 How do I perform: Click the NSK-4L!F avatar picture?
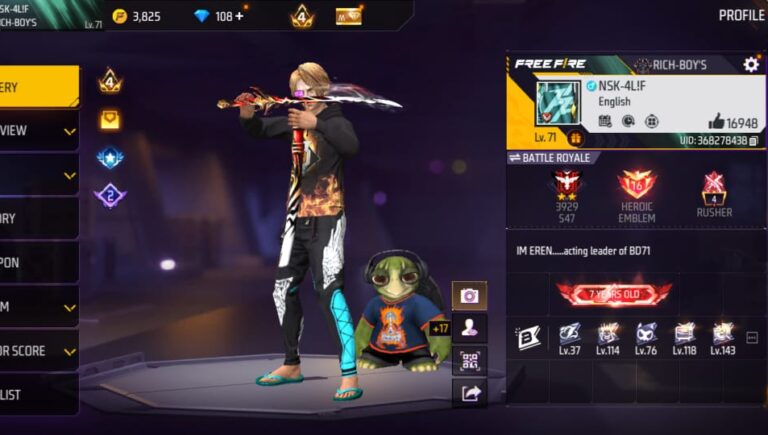(x=558, y=104)
